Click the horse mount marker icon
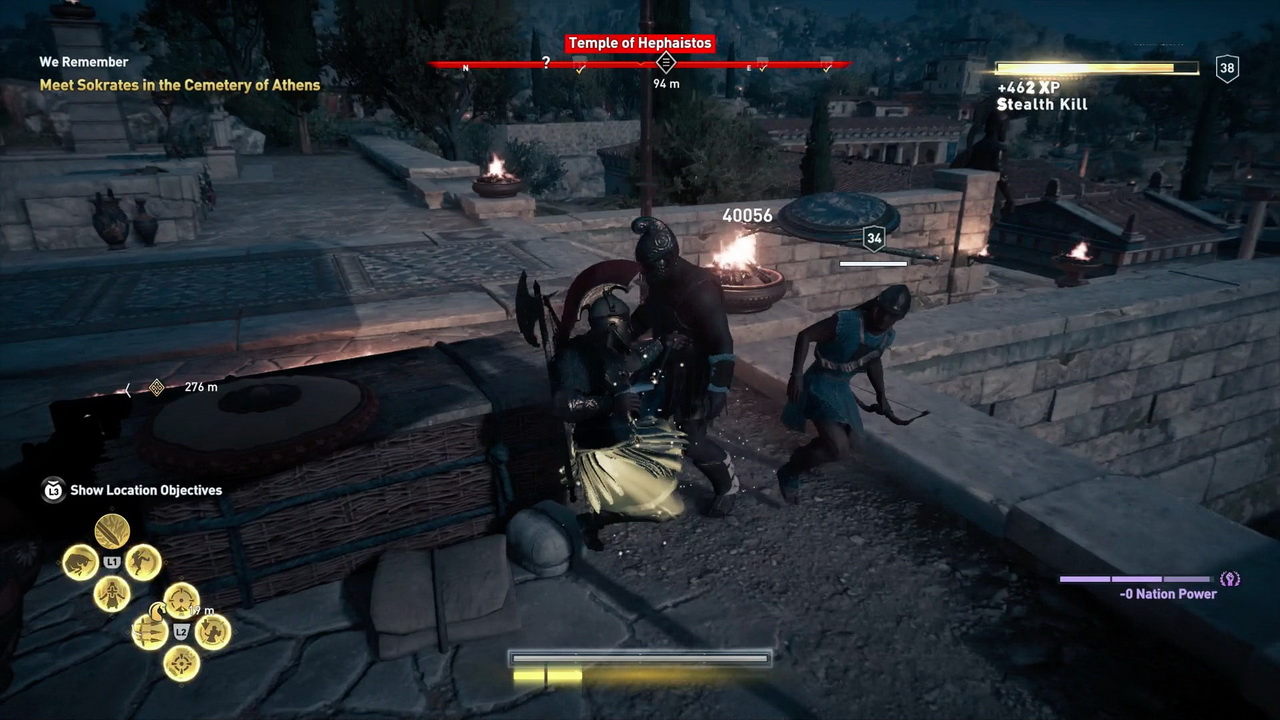The height and width of the screenshot is (720, 1280). [158, 609]
